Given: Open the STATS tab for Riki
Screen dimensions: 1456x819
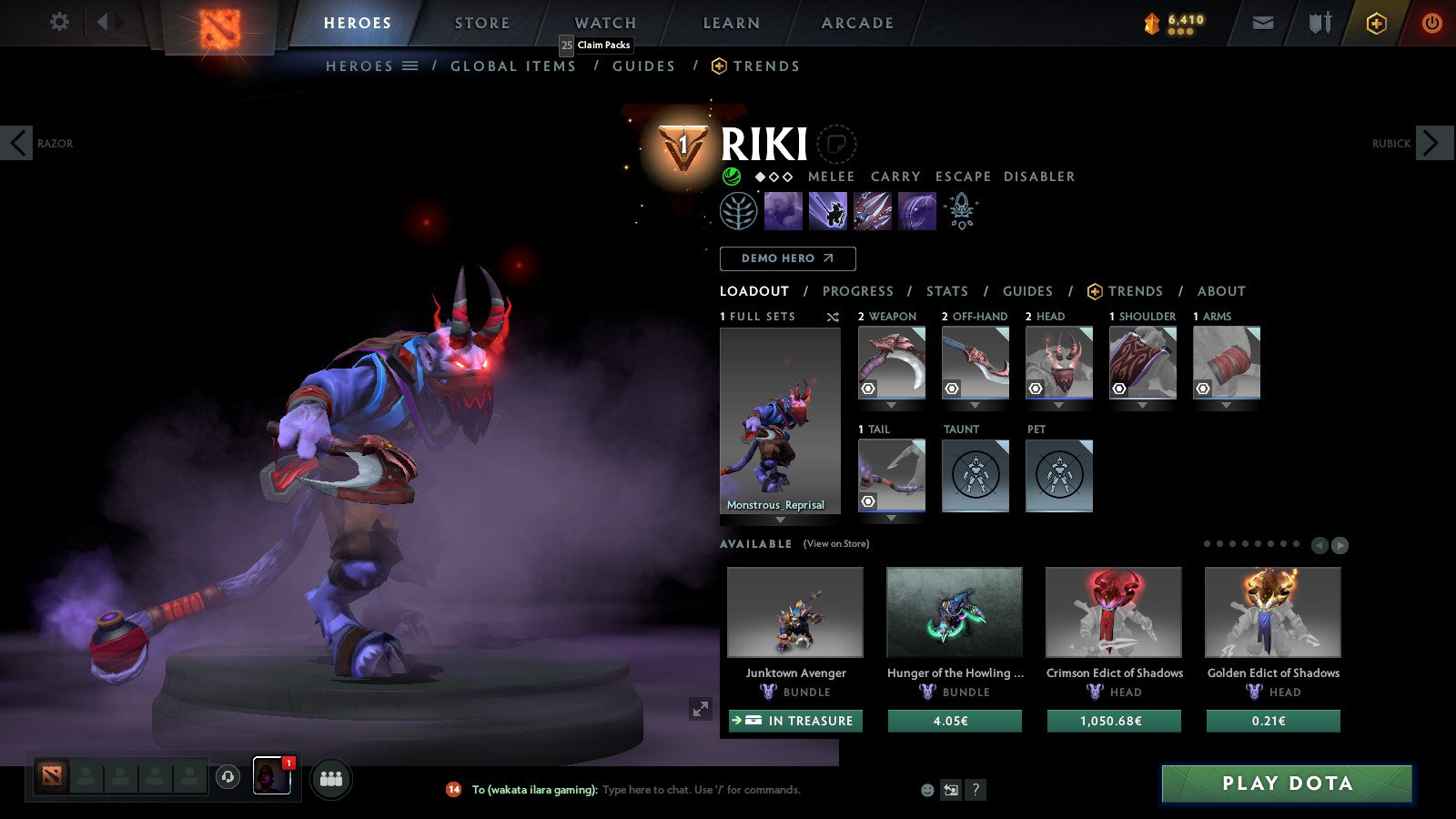Looking at the screenshot, I should (946, 291).
